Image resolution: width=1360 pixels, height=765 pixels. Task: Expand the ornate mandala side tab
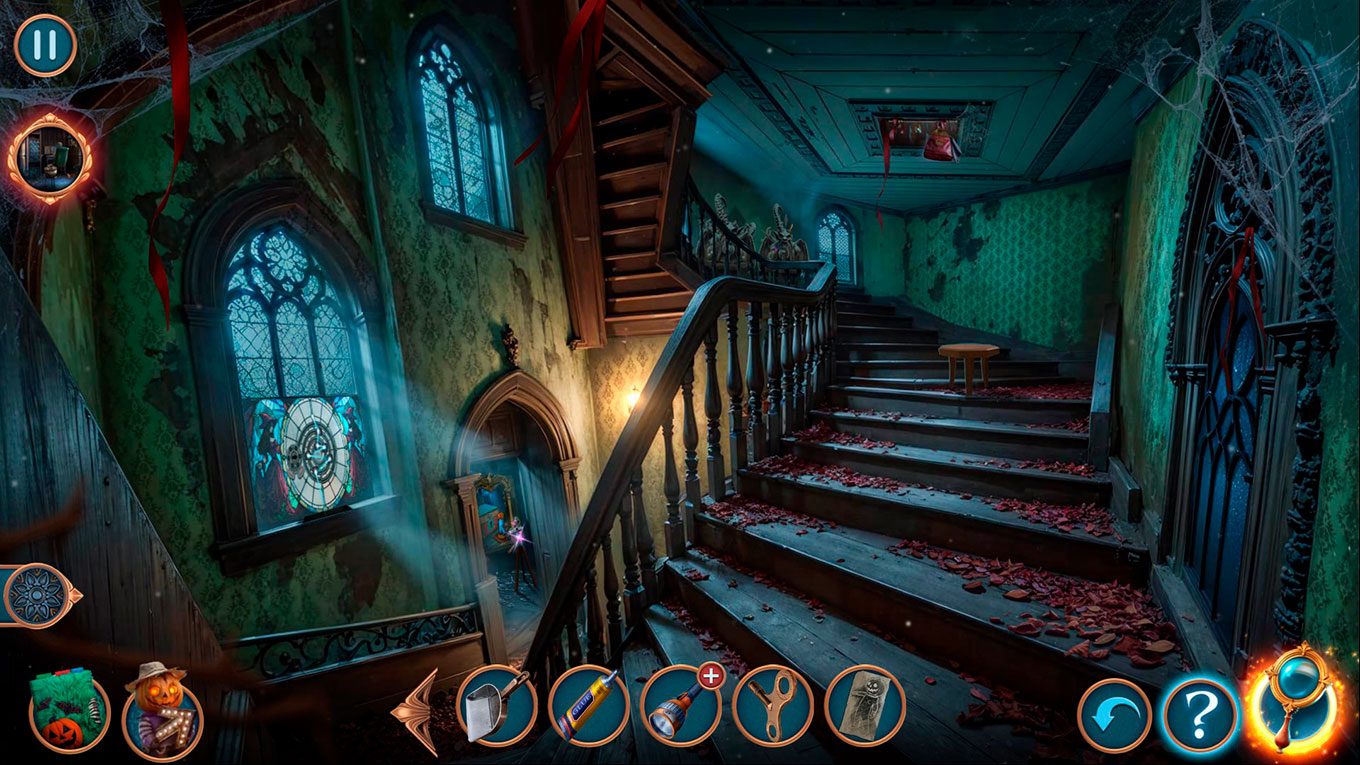(38, 596)
